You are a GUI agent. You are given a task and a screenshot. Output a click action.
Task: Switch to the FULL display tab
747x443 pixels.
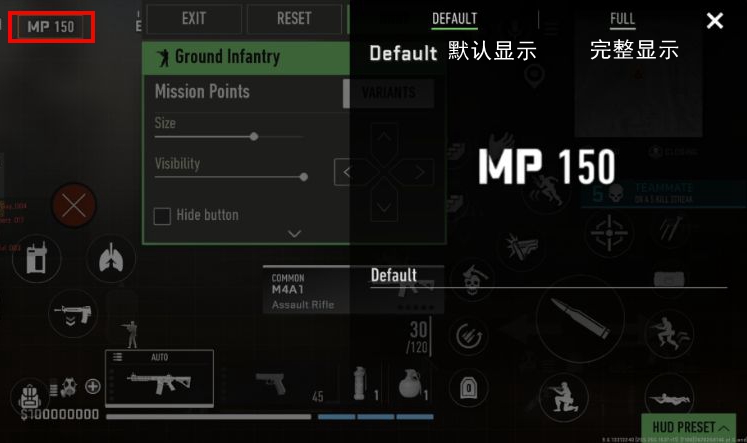[x=622, y=19]
